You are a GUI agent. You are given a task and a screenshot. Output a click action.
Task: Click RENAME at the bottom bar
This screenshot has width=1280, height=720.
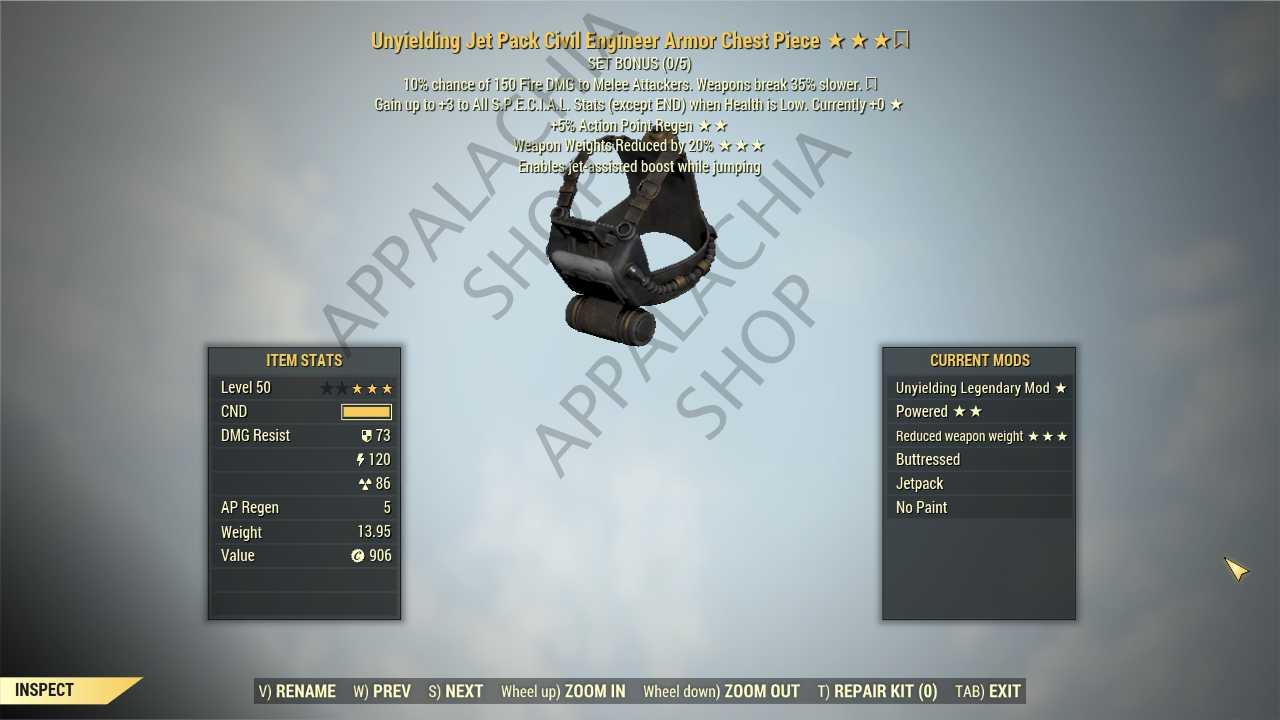pos(297,691)
